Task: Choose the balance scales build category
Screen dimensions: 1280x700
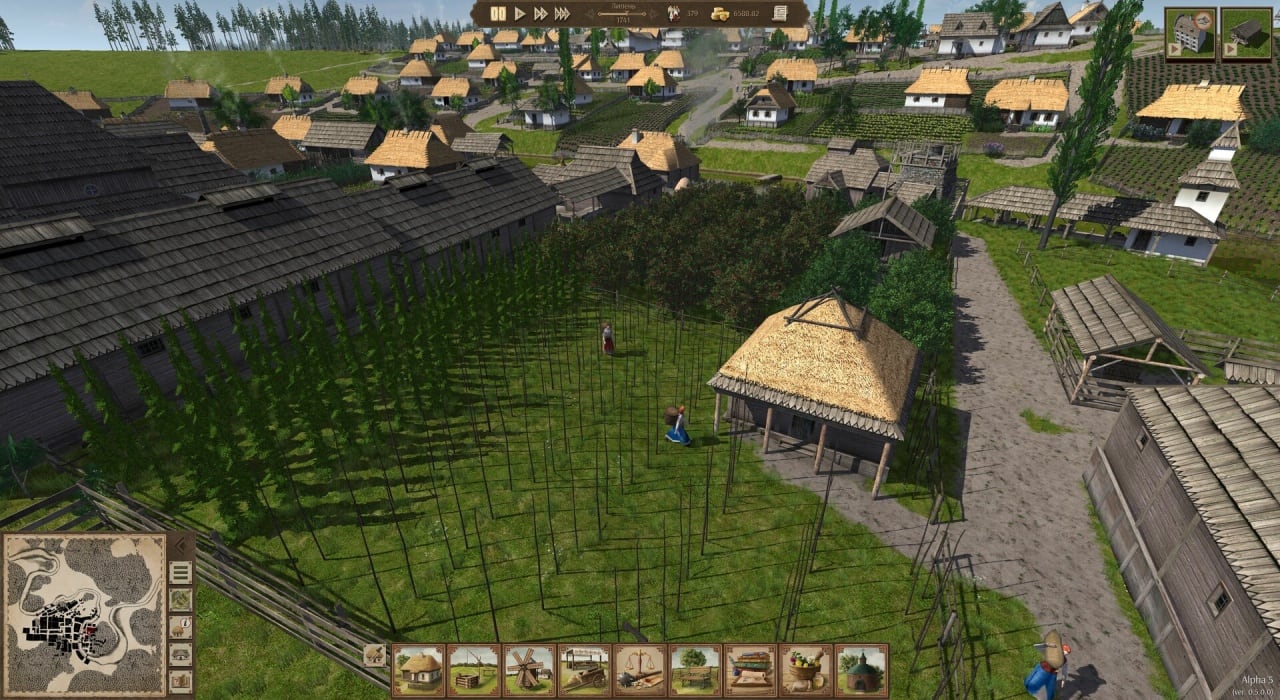Action: coord(640,670)
